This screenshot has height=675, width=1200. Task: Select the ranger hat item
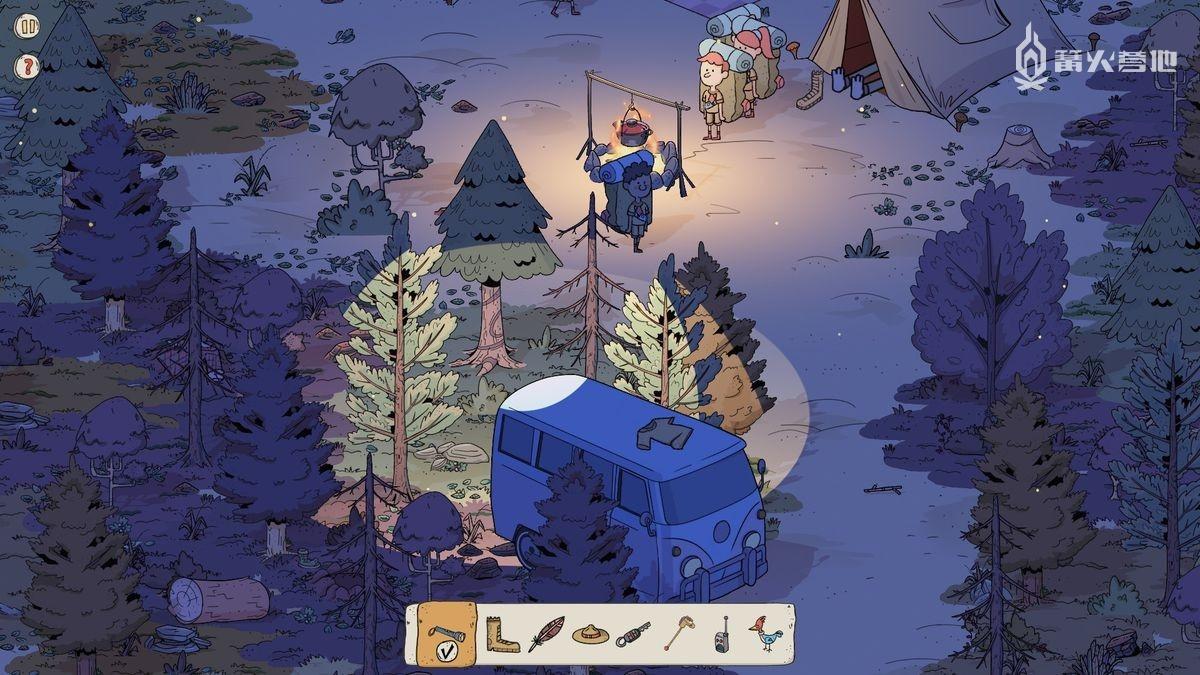590,634
